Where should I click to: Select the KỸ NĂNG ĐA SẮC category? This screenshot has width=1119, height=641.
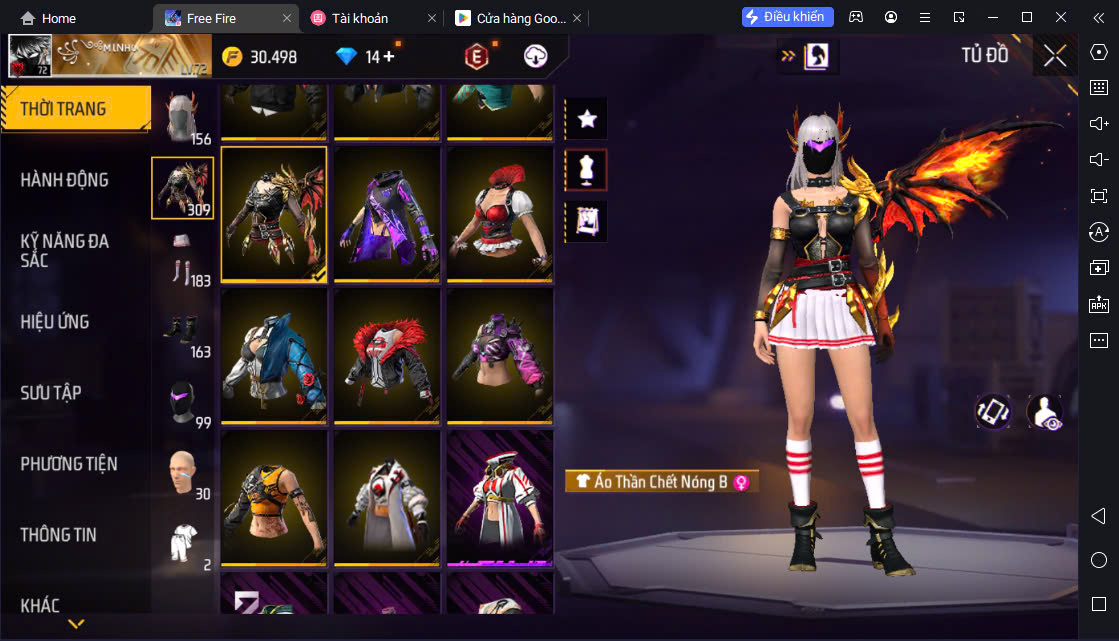65,250
